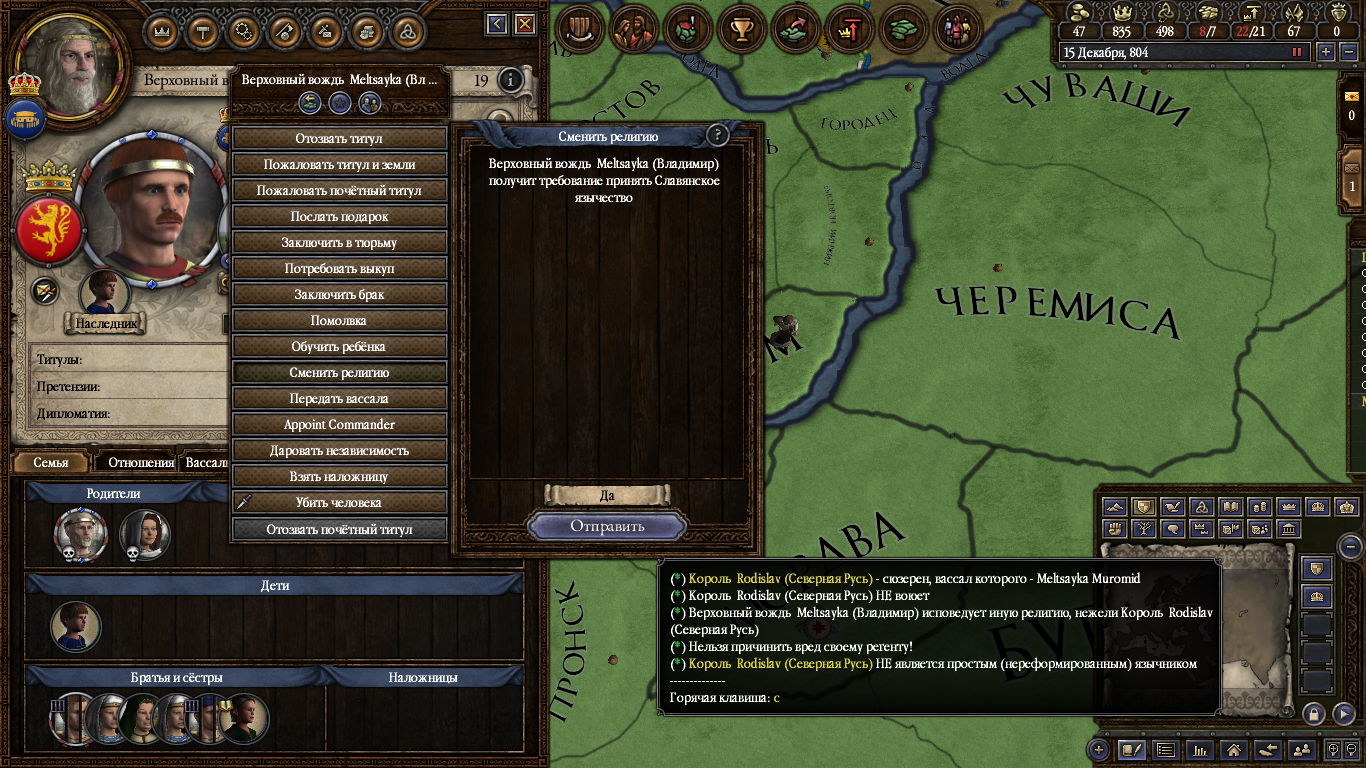
Task: Increase game speed with the plus button
Action: coord(1326,52)
